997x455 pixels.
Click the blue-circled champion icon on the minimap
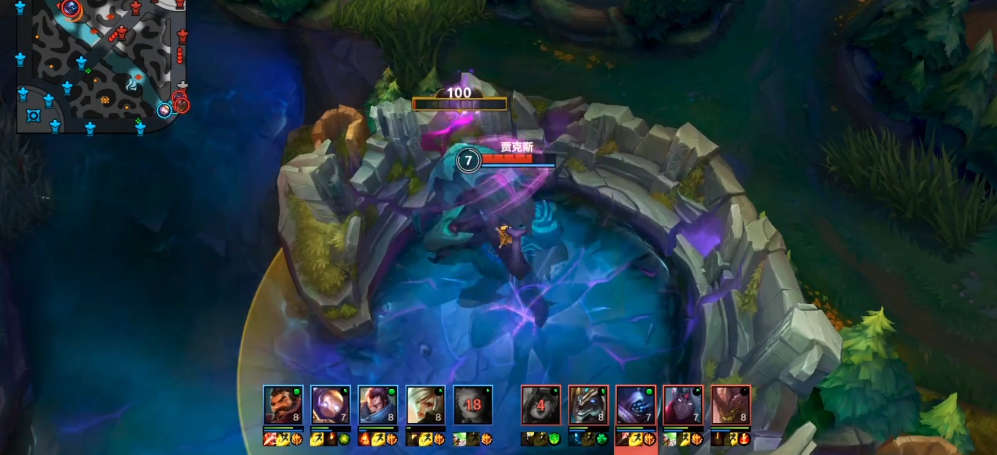click(x=164, y=109)
